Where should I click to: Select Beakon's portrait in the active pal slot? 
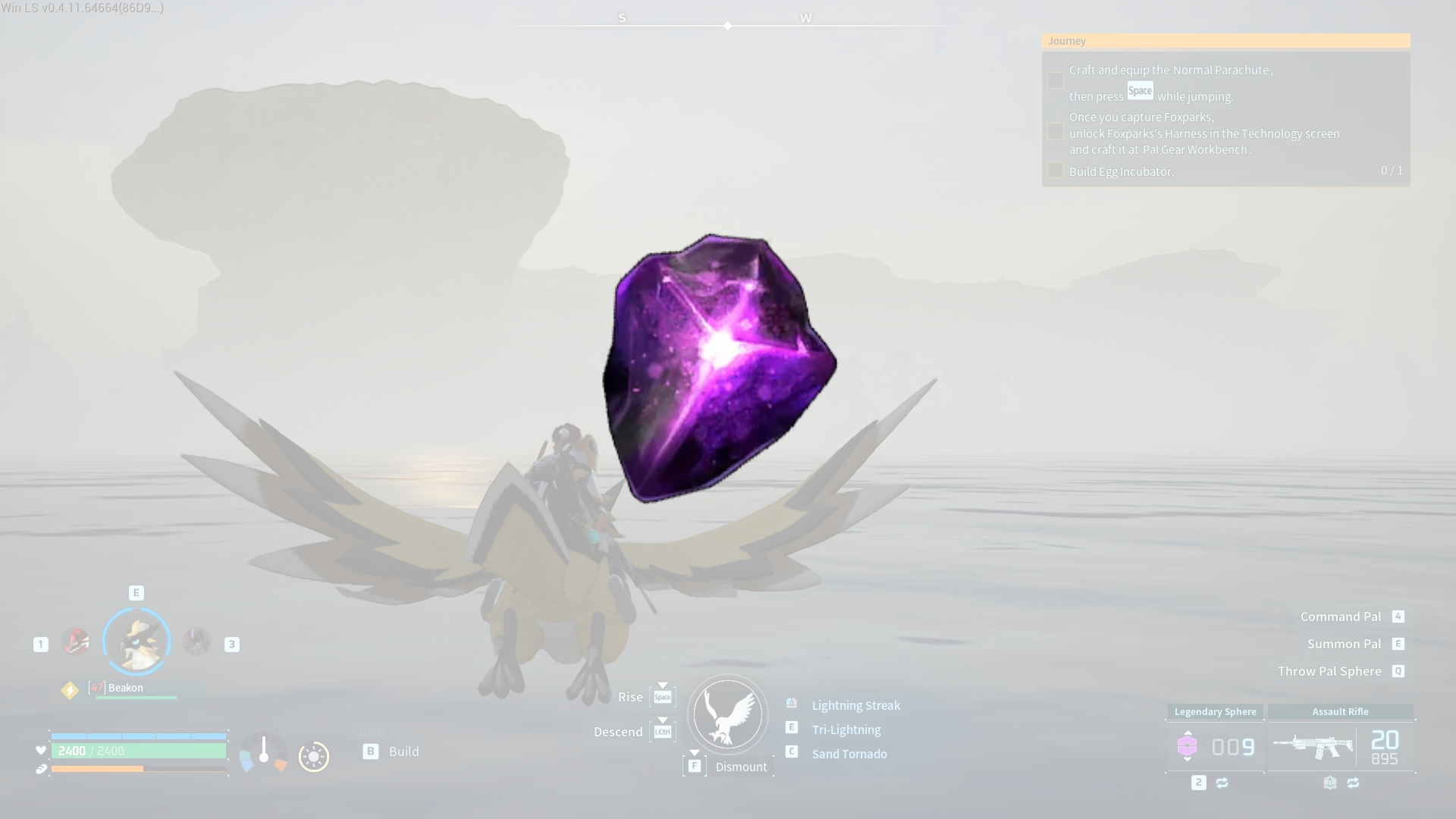point(136,641)
